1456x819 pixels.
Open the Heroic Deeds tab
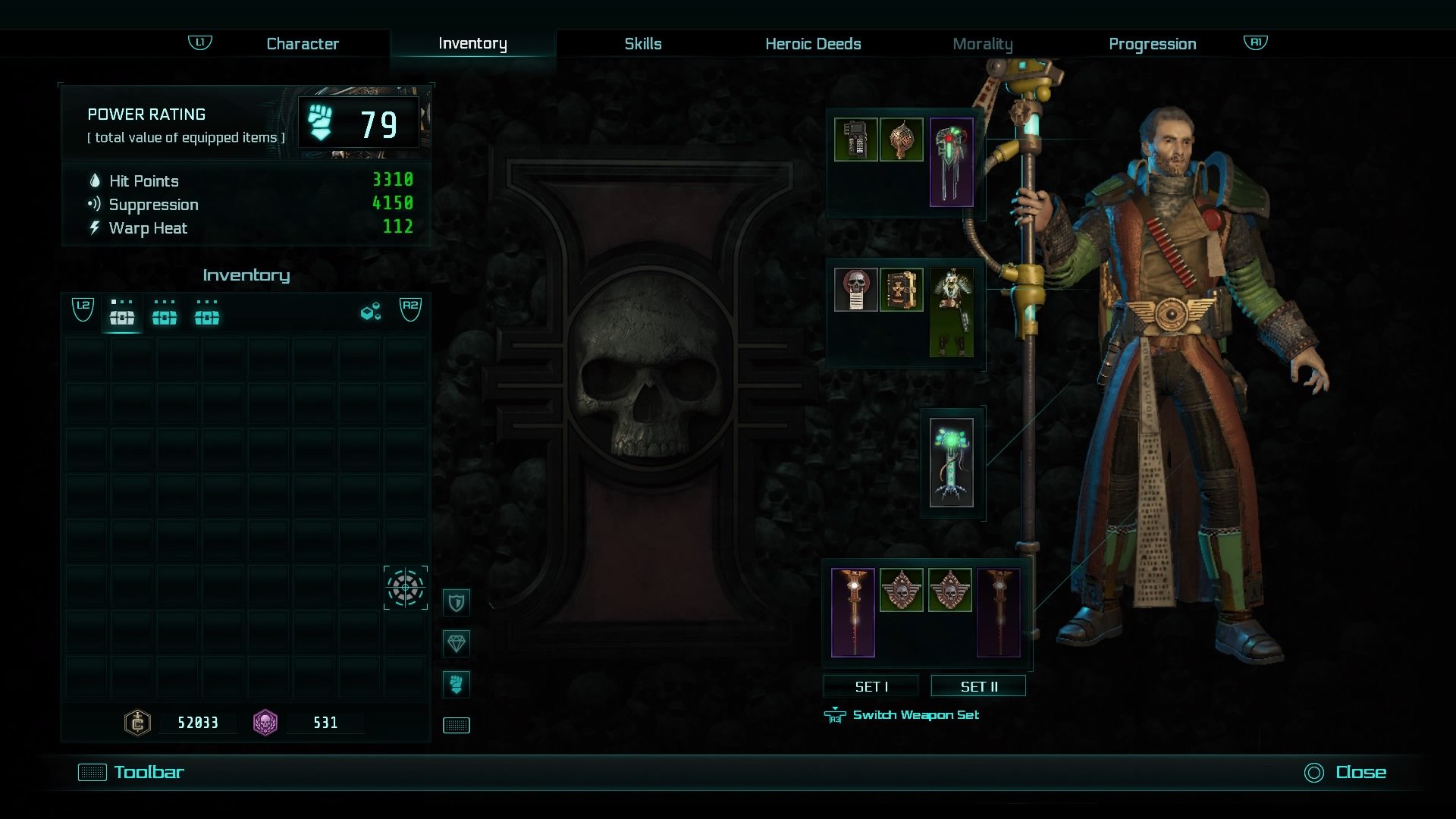pos(812,43)
